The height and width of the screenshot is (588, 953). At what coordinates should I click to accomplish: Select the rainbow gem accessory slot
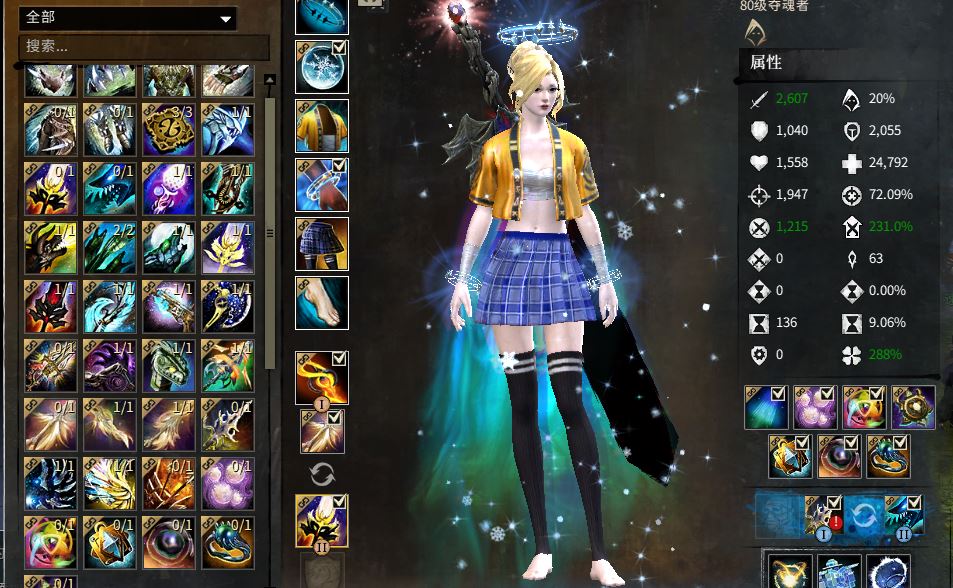864,407
